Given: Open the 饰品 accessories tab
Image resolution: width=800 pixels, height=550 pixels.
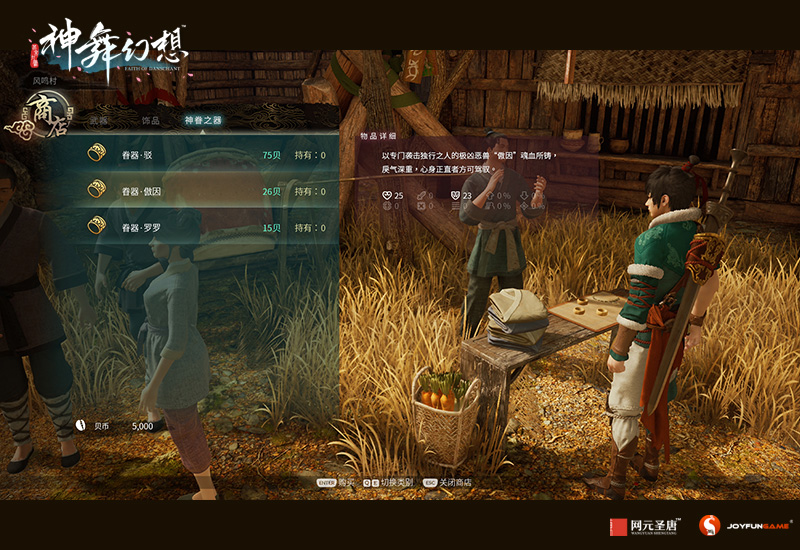Looking at the screenshot, I should tap(150, 120).
